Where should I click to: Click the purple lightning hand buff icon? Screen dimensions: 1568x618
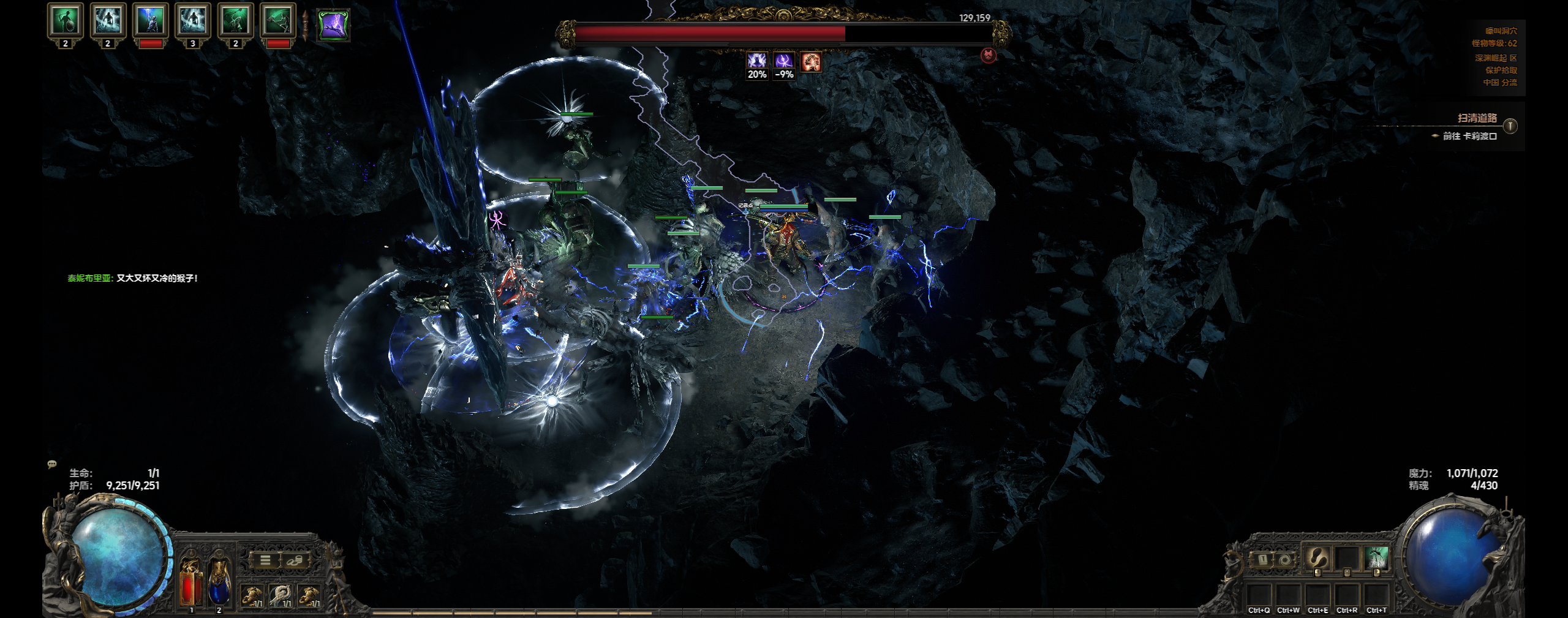click(x=333, y=25)
